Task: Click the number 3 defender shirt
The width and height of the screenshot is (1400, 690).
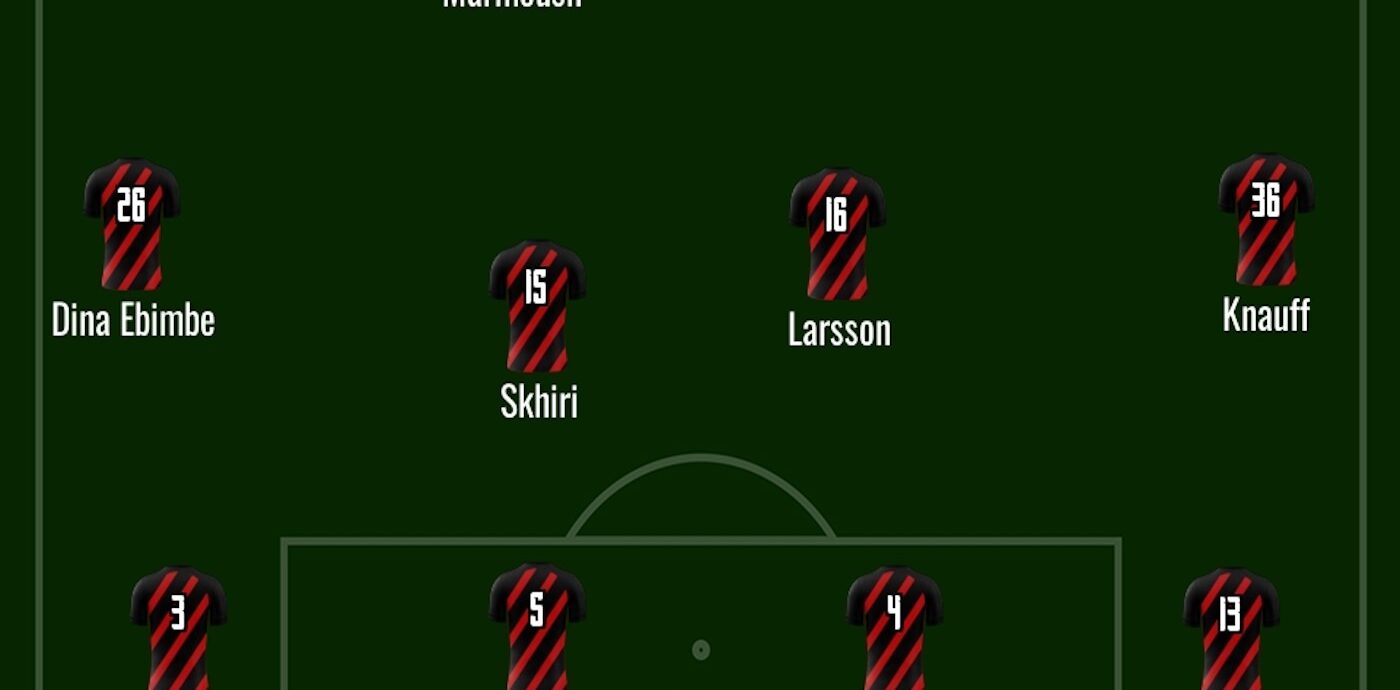Action: point(178,627)
